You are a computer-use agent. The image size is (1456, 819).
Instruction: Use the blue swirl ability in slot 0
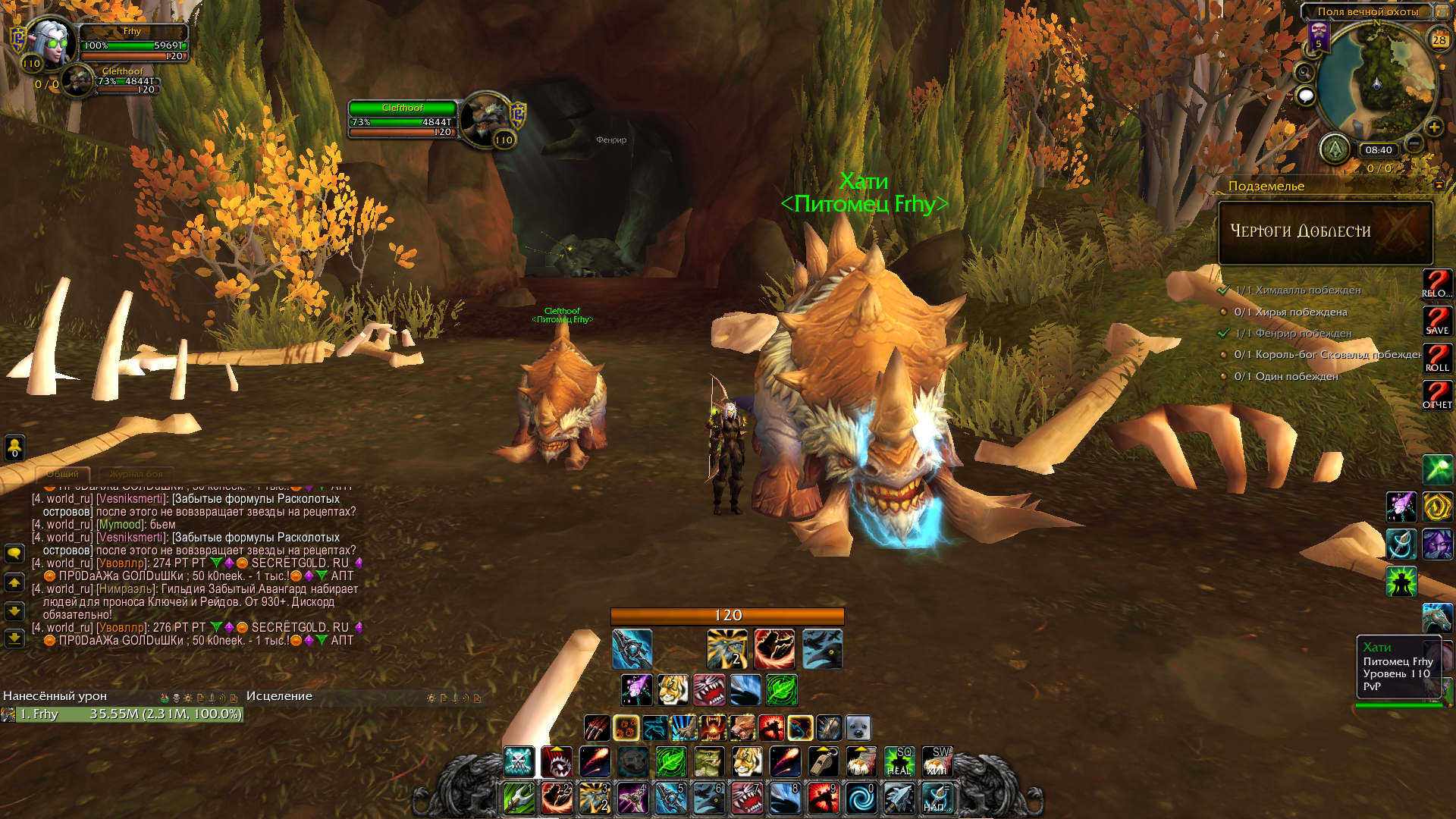pyautogui.click(x=861, y=799)
